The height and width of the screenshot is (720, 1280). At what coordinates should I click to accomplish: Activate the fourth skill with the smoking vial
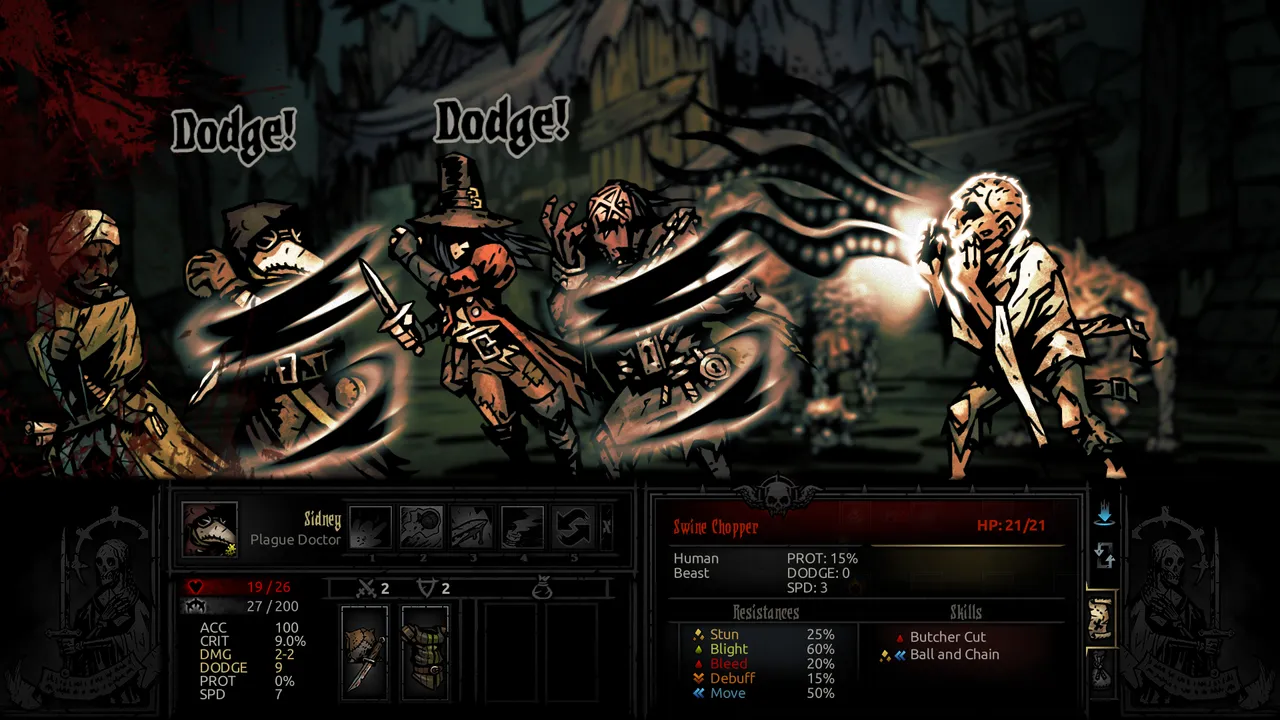(522, 527)
